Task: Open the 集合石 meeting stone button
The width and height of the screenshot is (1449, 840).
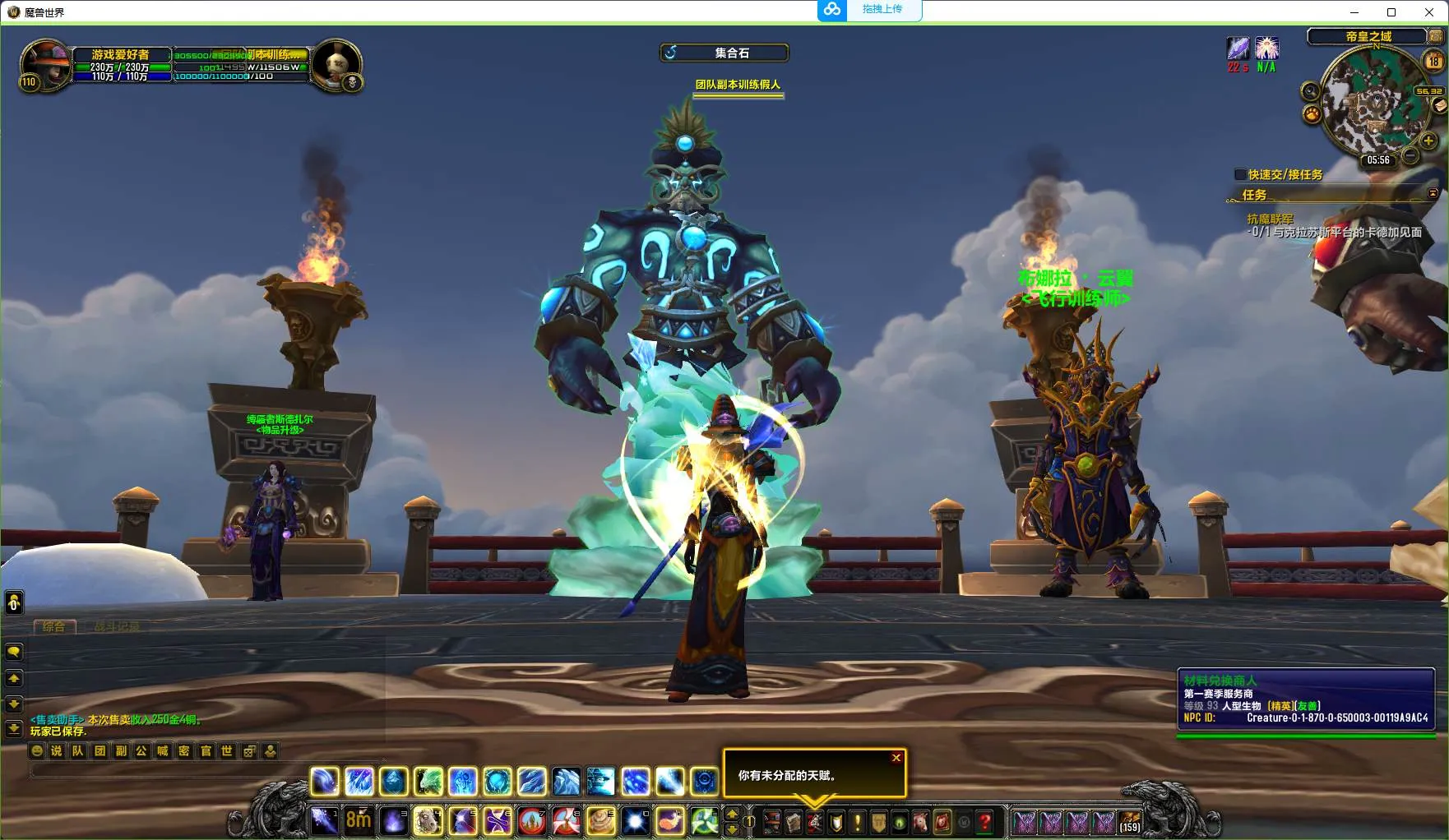Action: pyautogui.click(x=724, y=53)
